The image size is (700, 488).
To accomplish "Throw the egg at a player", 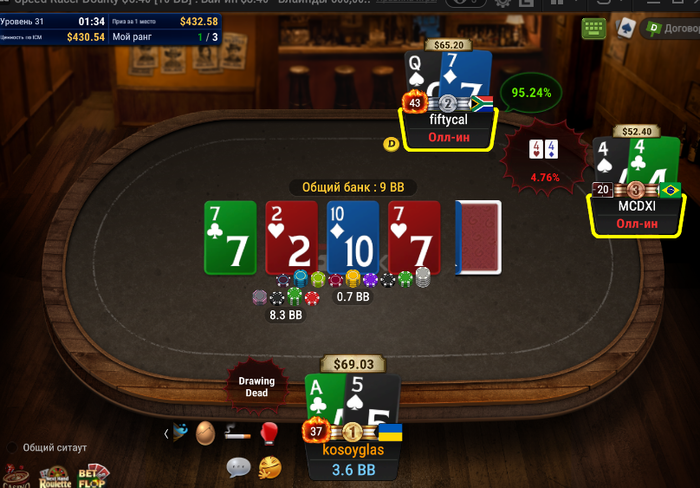I will coord(205,432).
